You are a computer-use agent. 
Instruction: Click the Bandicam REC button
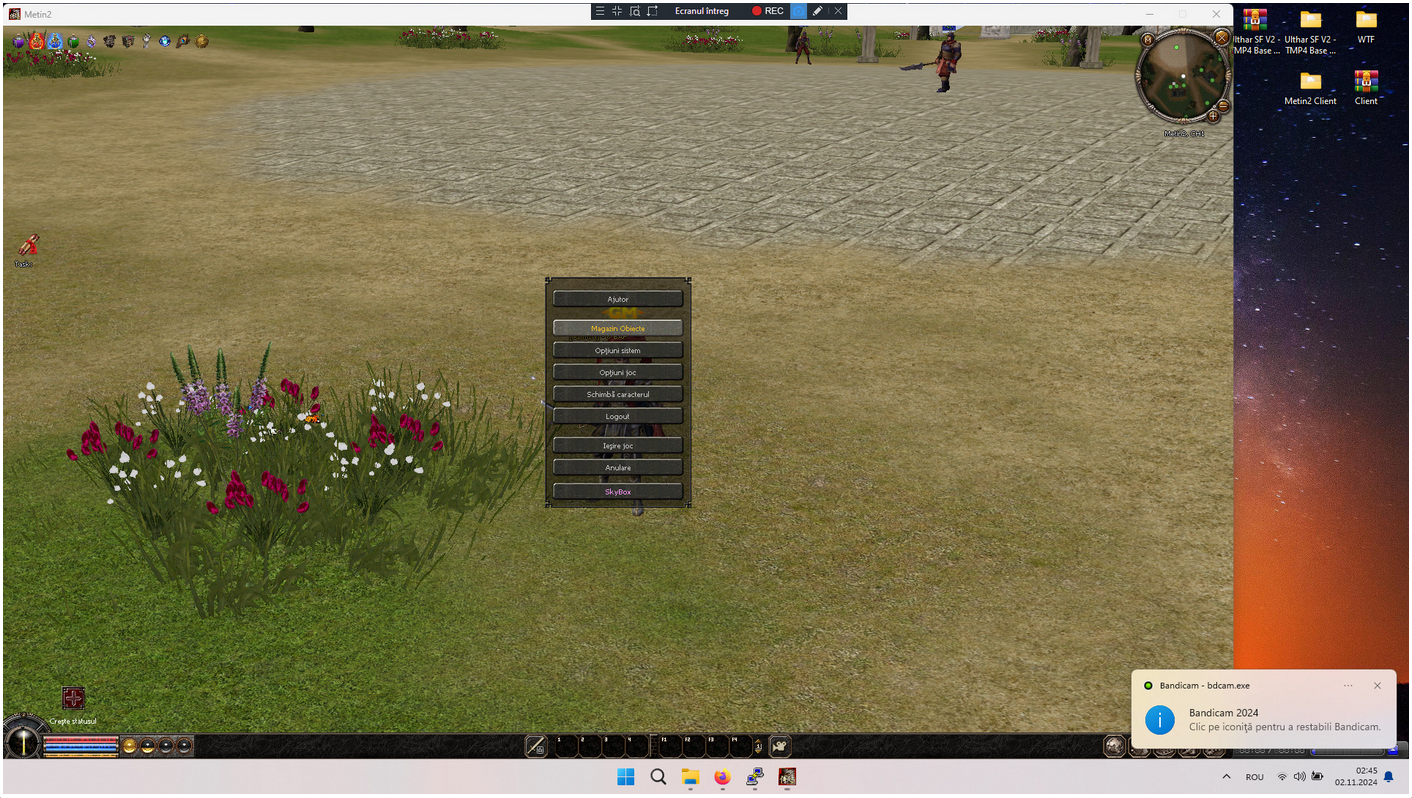pos(767,11)
